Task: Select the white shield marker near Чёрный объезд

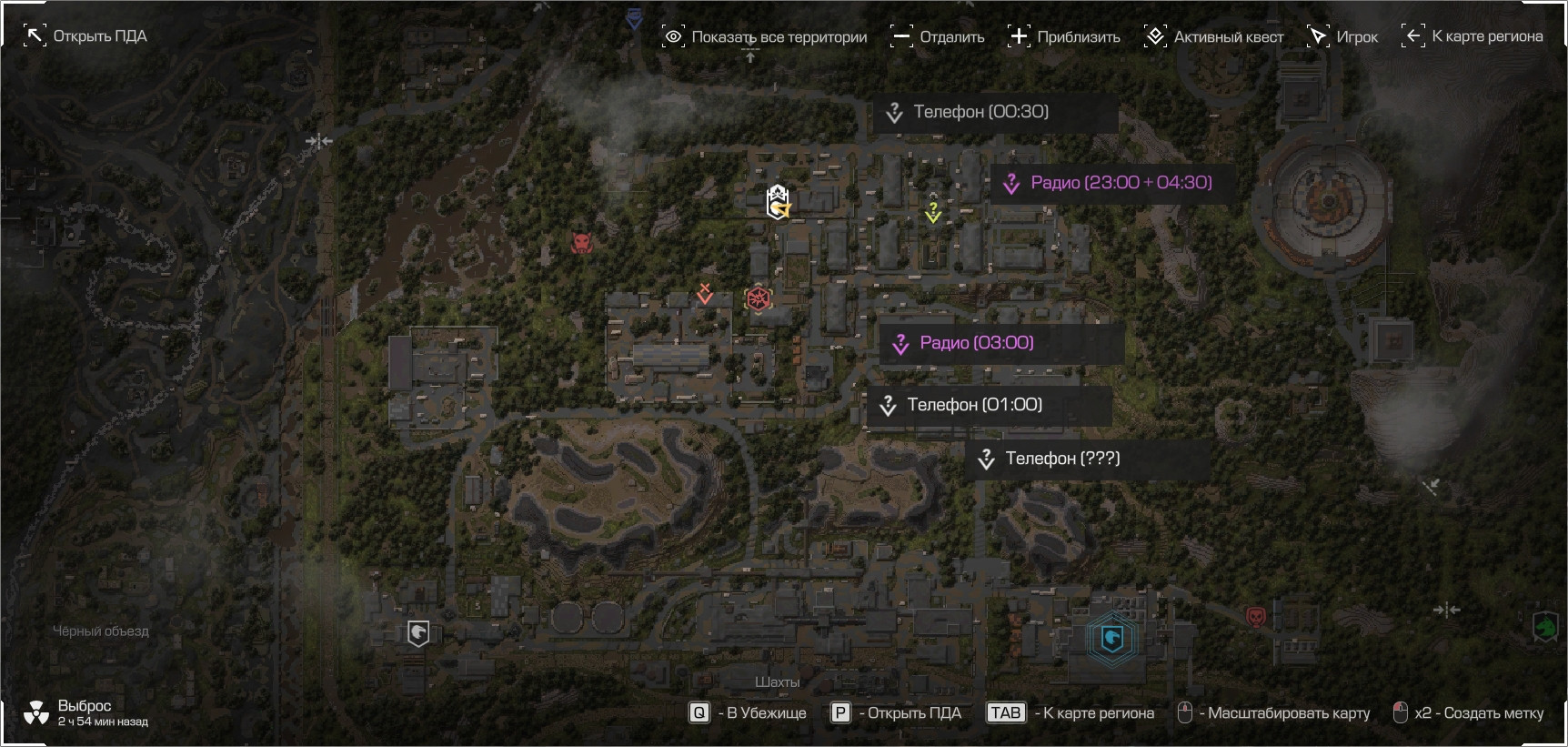Action: click(x=418, y=632)
